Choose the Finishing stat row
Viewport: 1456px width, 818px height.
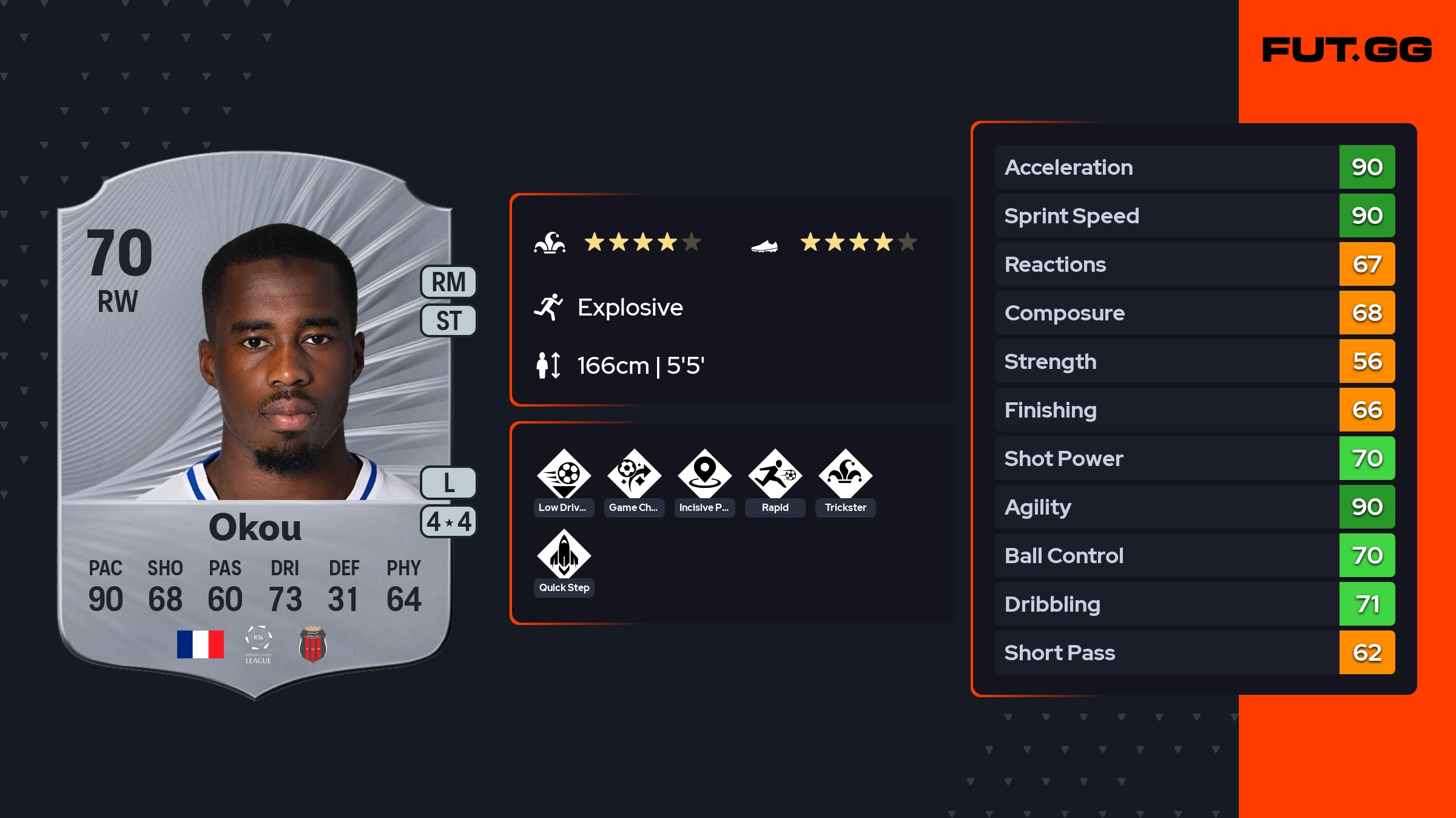(x=1194, y=410)
